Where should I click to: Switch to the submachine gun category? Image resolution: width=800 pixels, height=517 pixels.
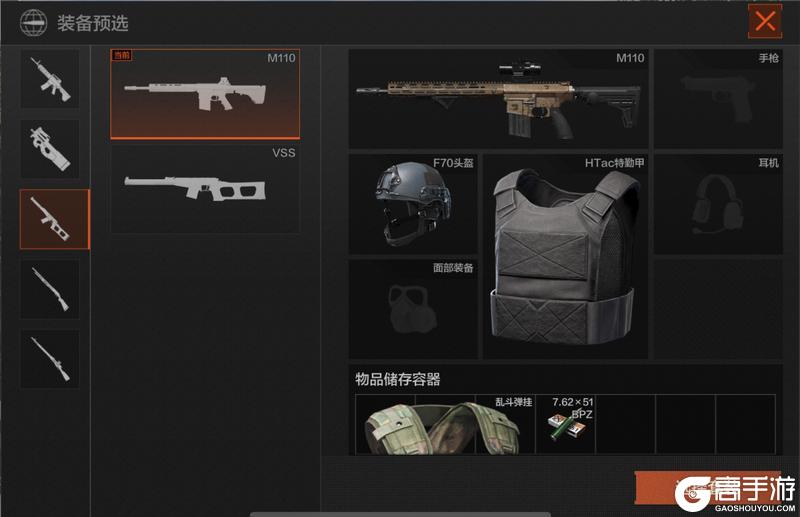pos(50,149)
